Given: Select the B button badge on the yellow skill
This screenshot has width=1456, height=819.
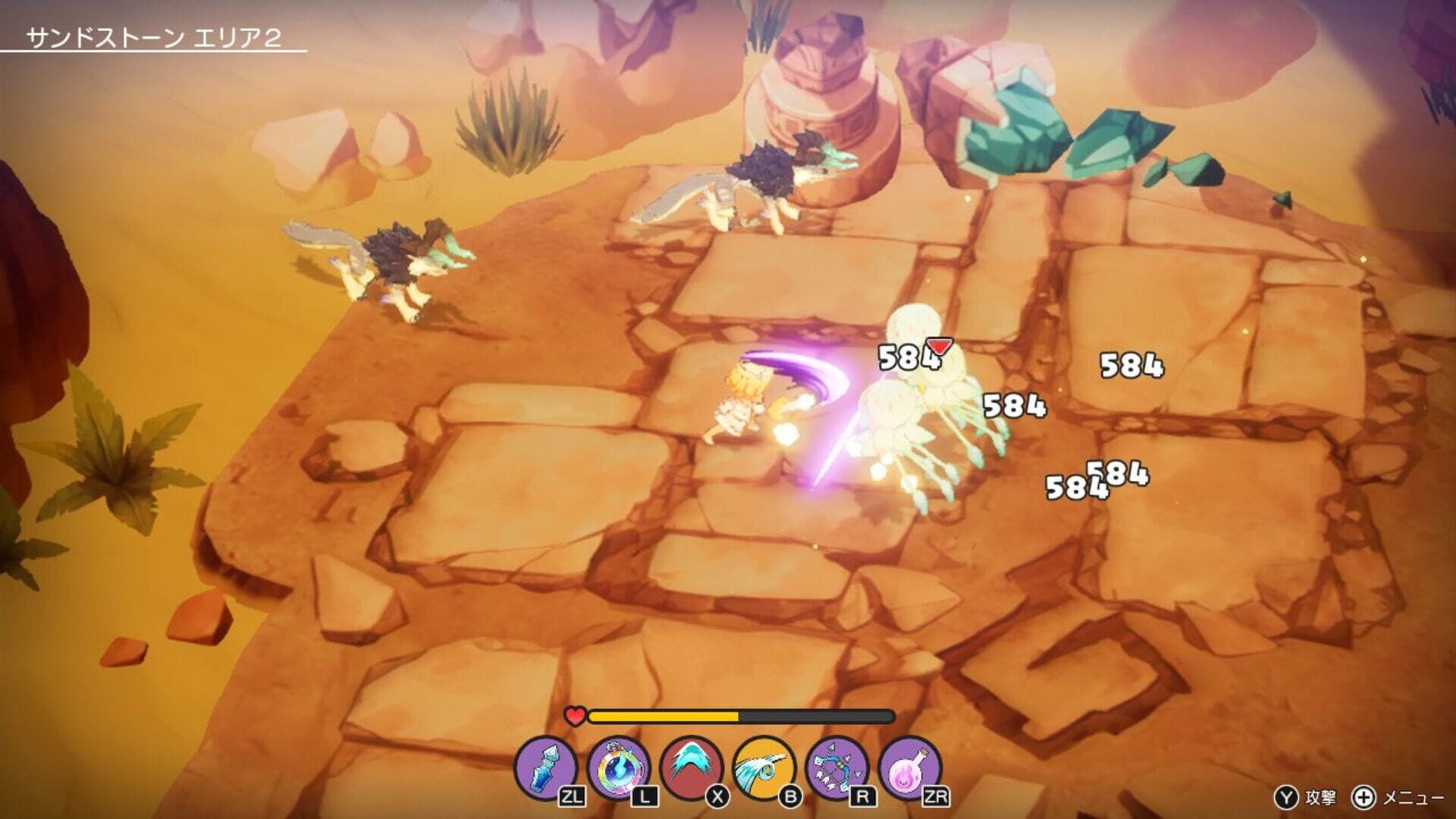Looking at the screenshot, I should coord(791,796).
